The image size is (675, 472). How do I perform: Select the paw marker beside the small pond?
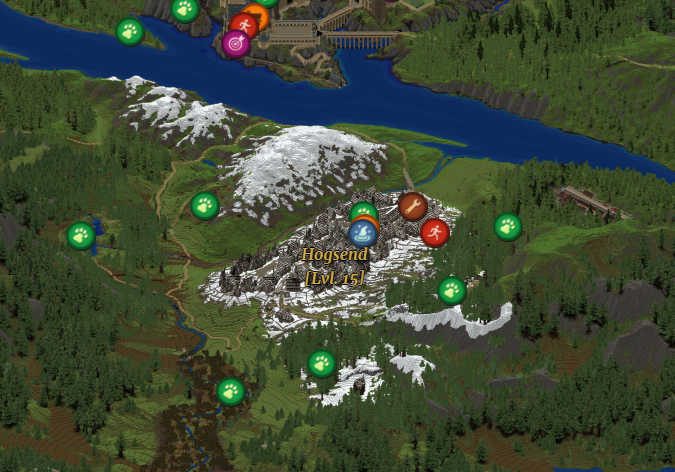click(x=81, y=236)
